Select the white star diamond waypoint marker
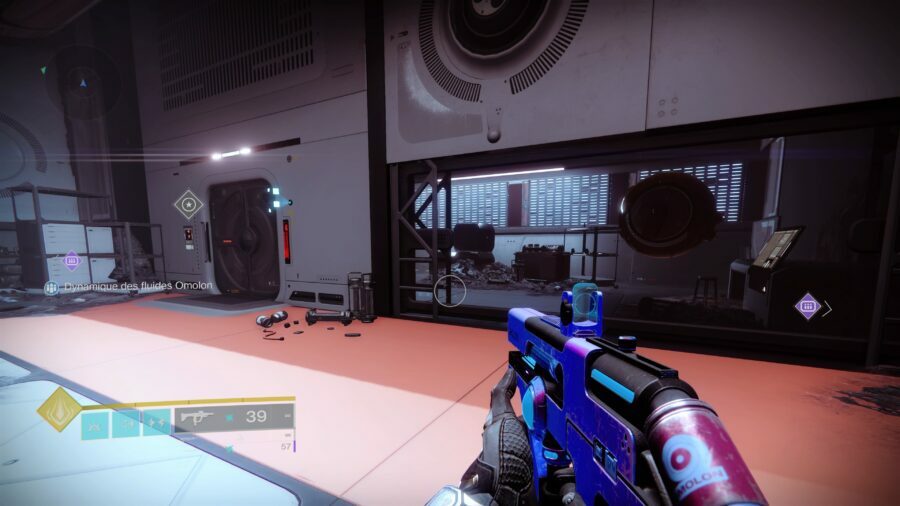This screenshot has height=506, width=900. (x=188, y=205)
